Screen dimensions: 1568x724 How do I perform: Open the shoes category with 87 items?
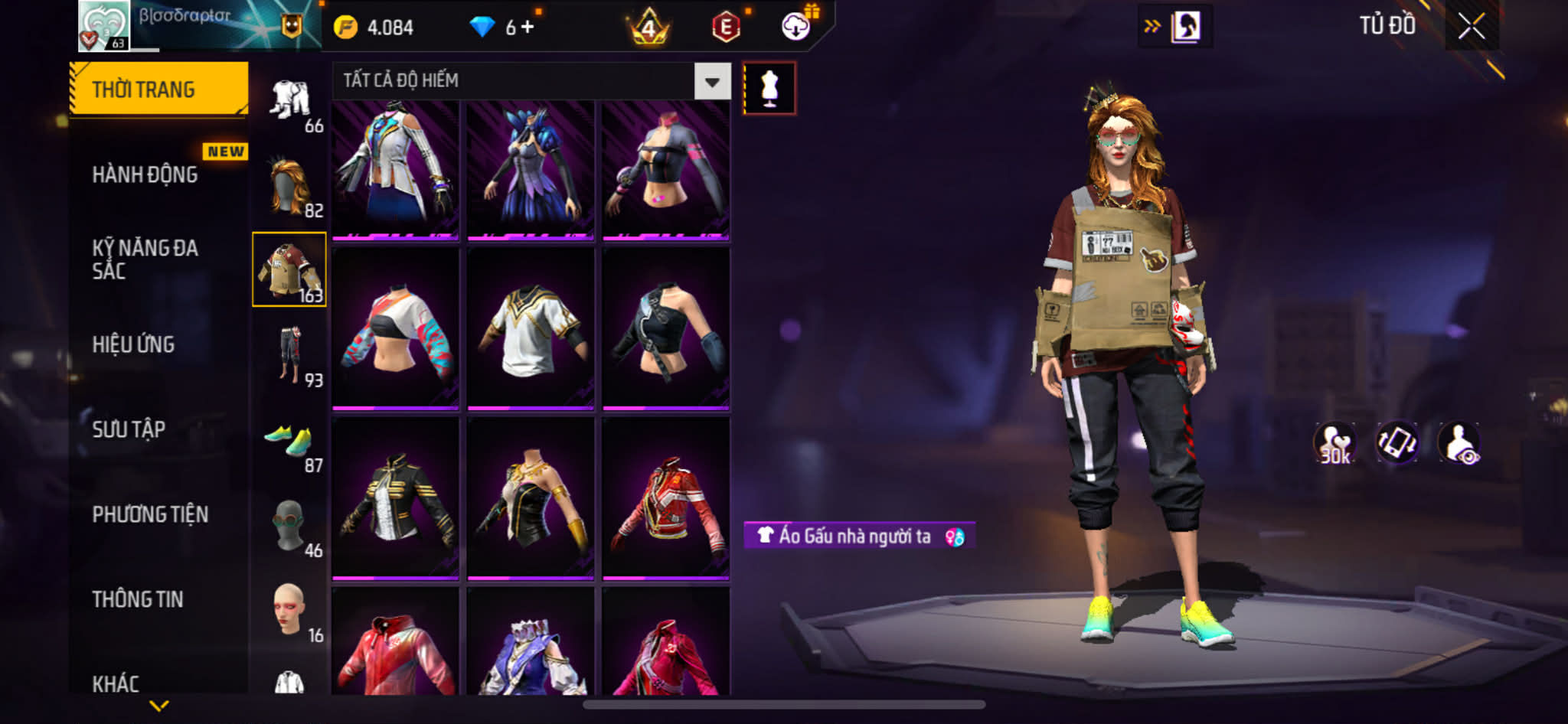[290, 442]
